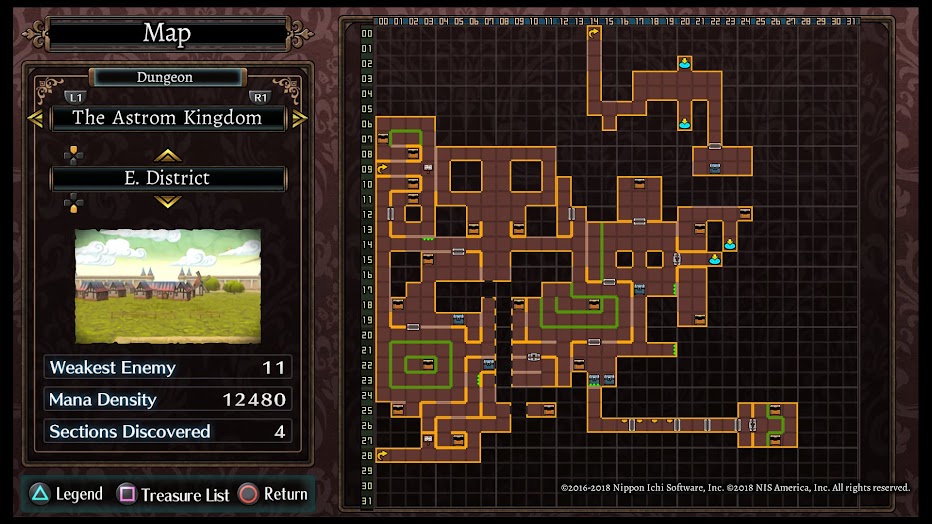Select the Dungeon header tab
The height and width of the screenshot is (524, 932).
click(165, 77)
